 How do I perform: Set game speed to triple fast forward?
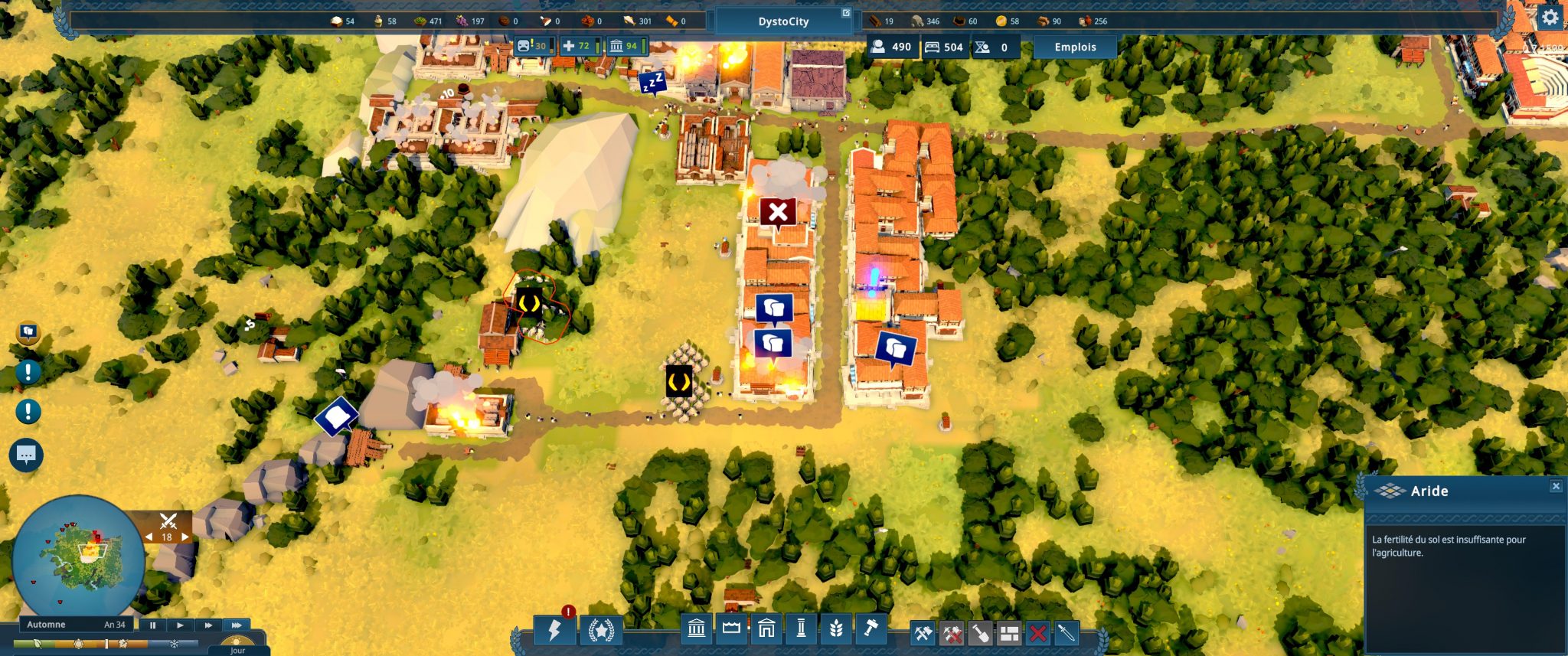click(237, 625)
